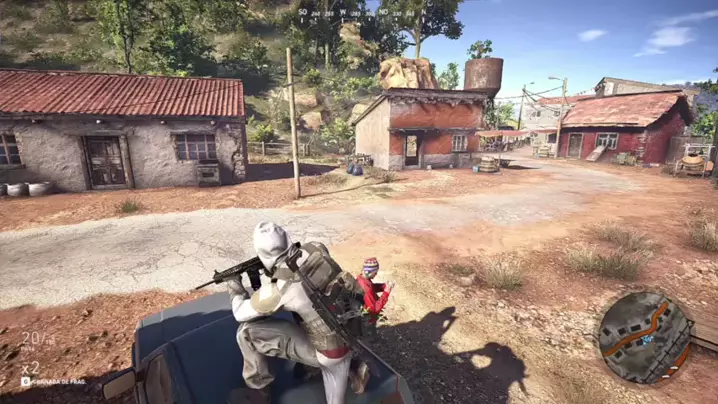The image size is (718, 404).
Task: Select the Granada de frag item label
Action: tap(56, 381)
